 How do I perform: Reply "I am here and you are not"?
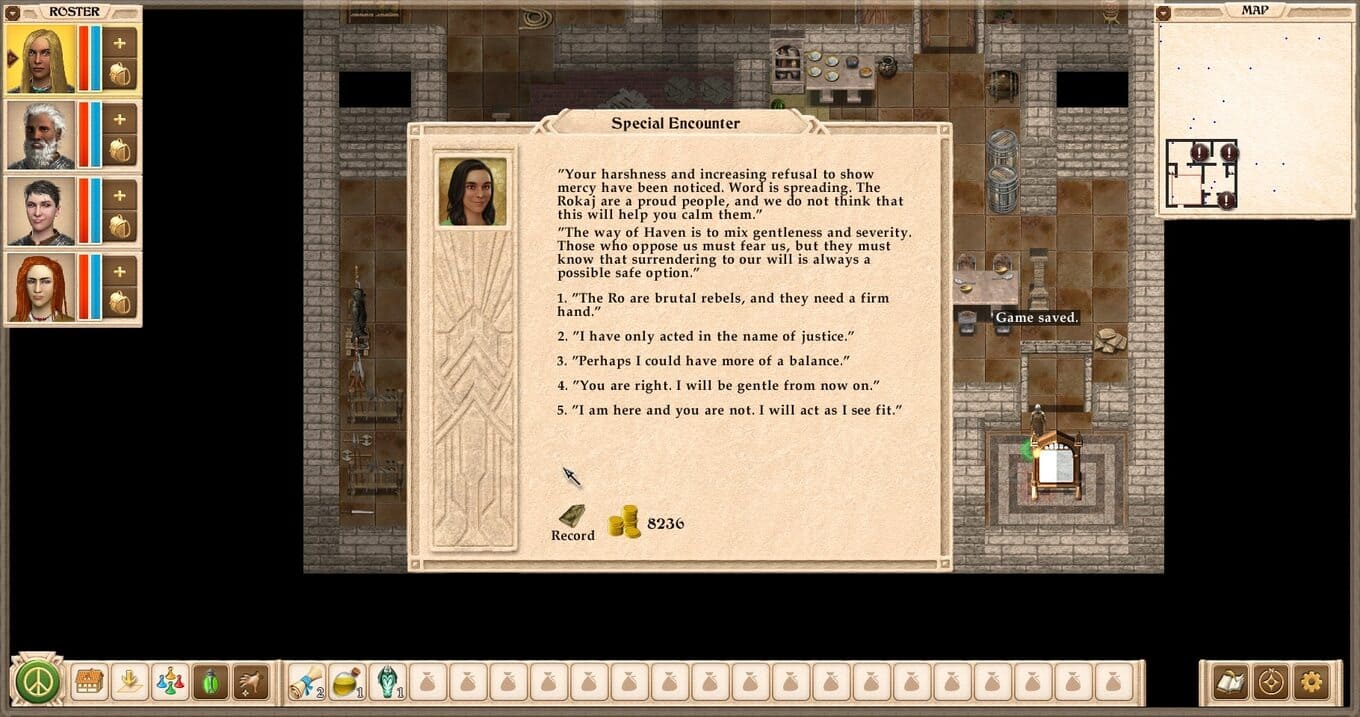coord(735,409)
